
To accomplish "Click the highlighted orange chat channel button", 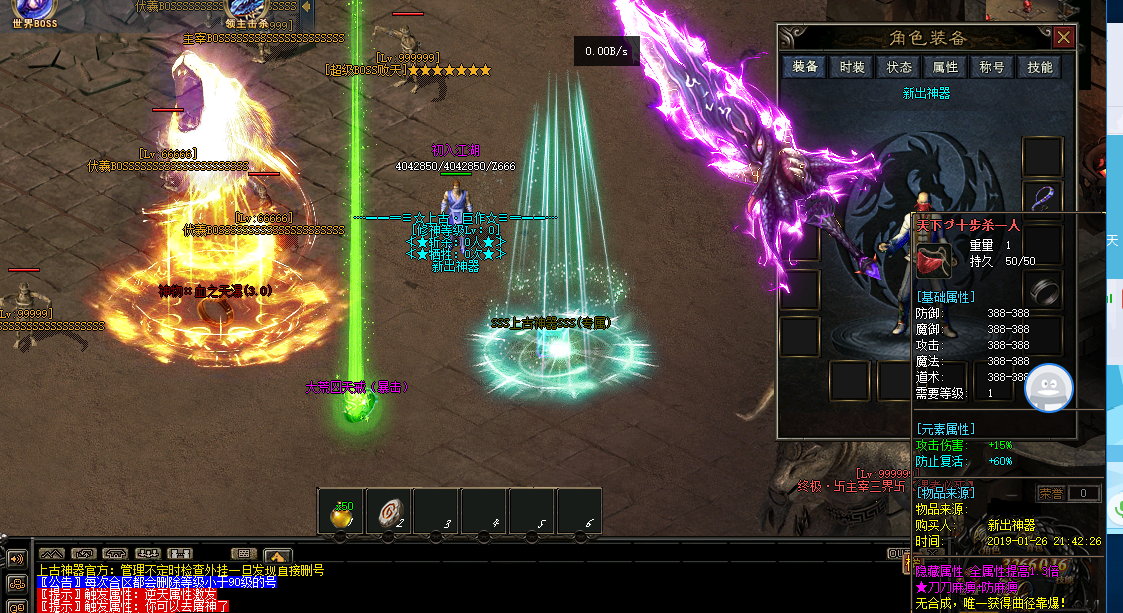I will [278, 555].
